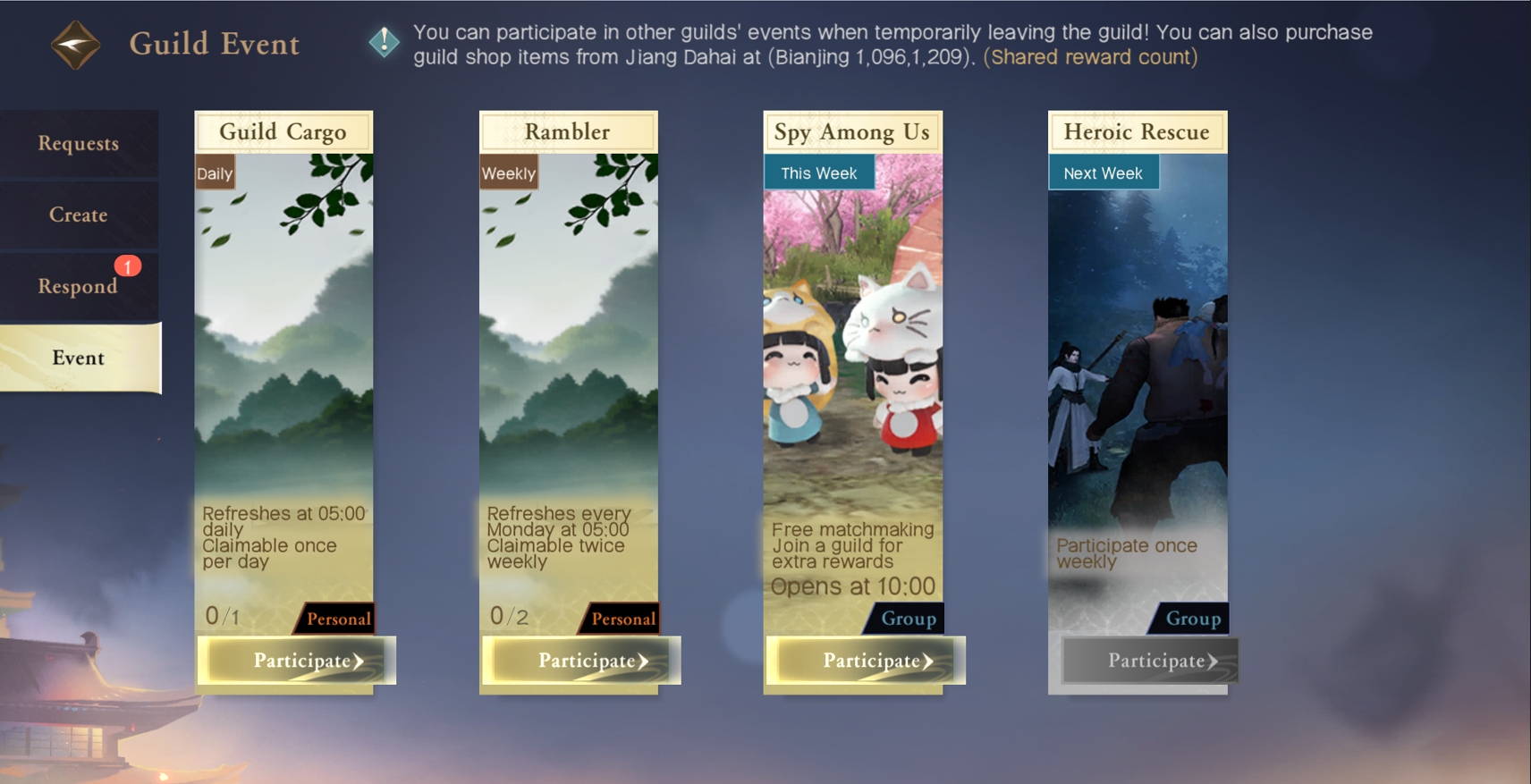This screenshot has height=784, width=1531.
Task: Select the Heroic Rescue event card
Action: [x=1138, y=358]
